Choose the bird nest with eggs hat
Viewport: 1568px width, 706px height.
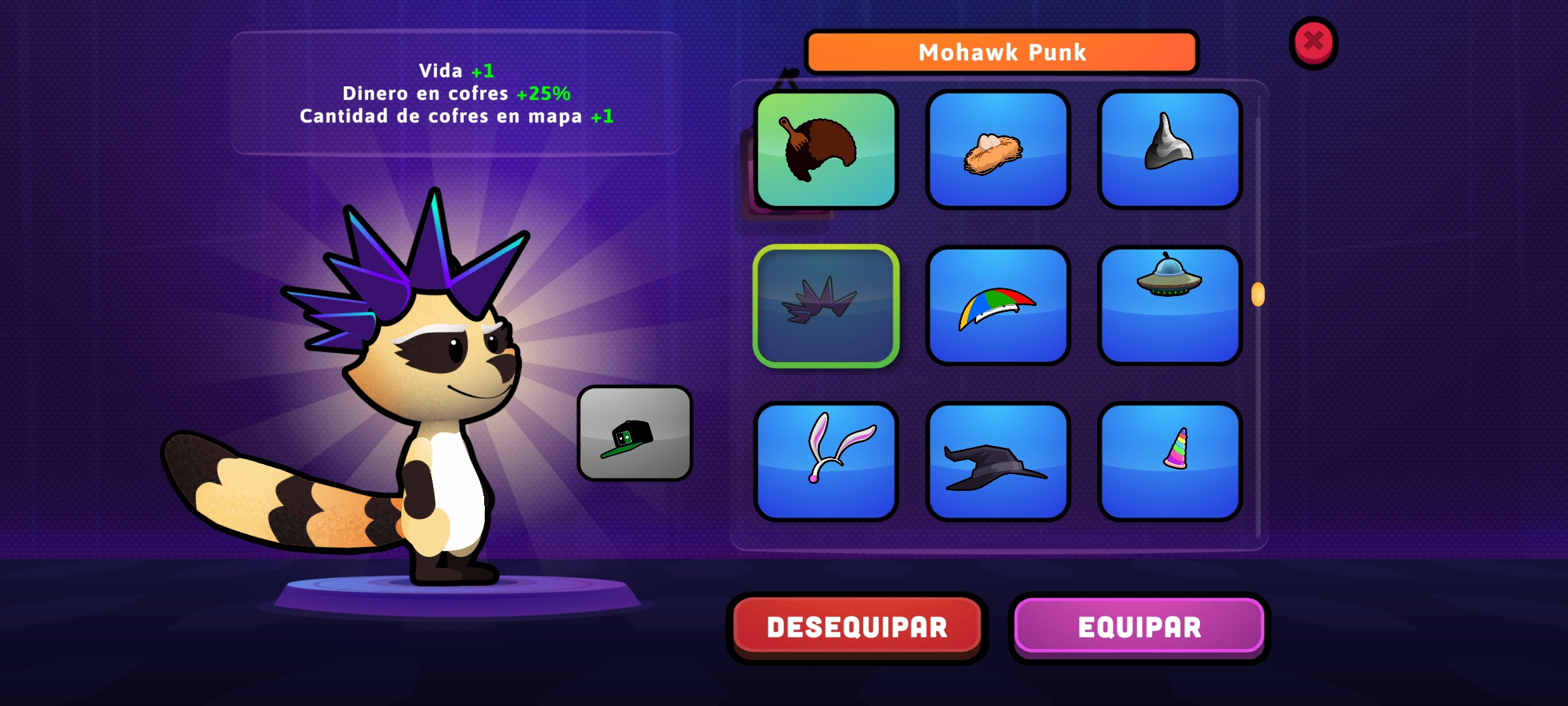[998, 150]
